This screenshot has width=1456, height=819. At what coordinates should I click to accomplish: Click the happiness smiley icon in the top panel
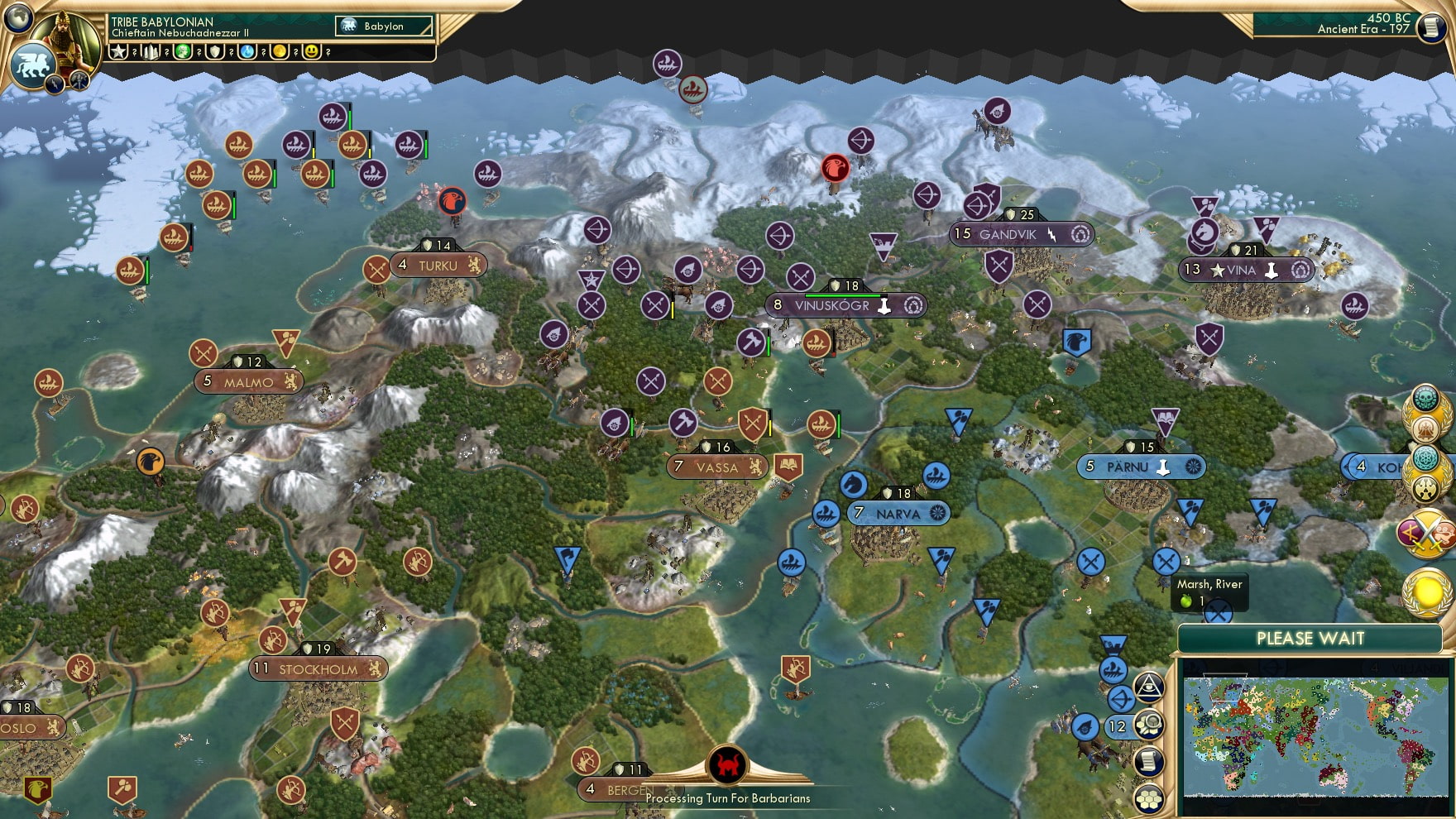tap(311, 52)
